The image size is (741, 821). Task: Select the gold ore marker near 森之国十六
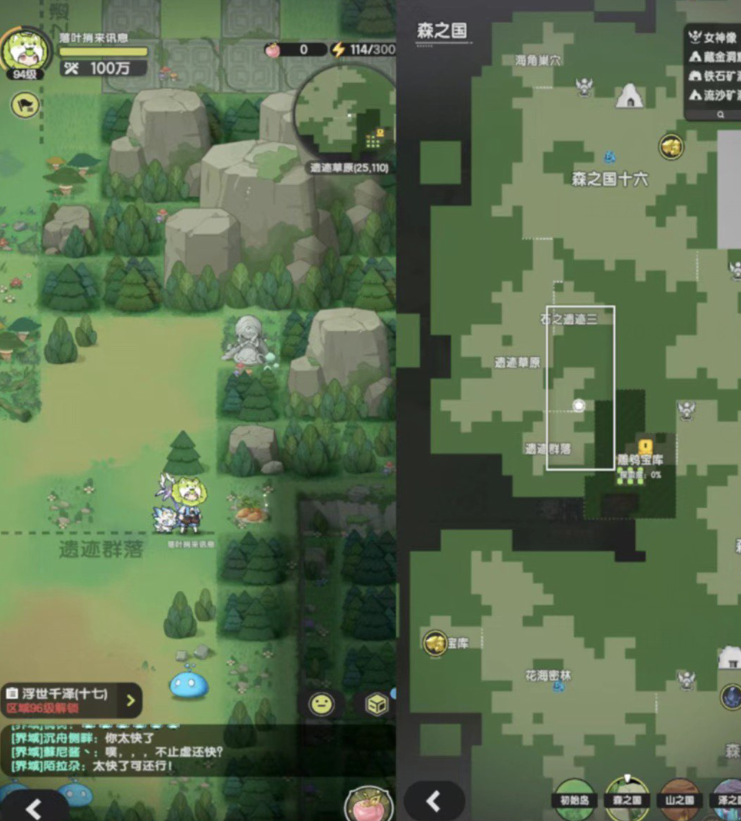[671, 147]
